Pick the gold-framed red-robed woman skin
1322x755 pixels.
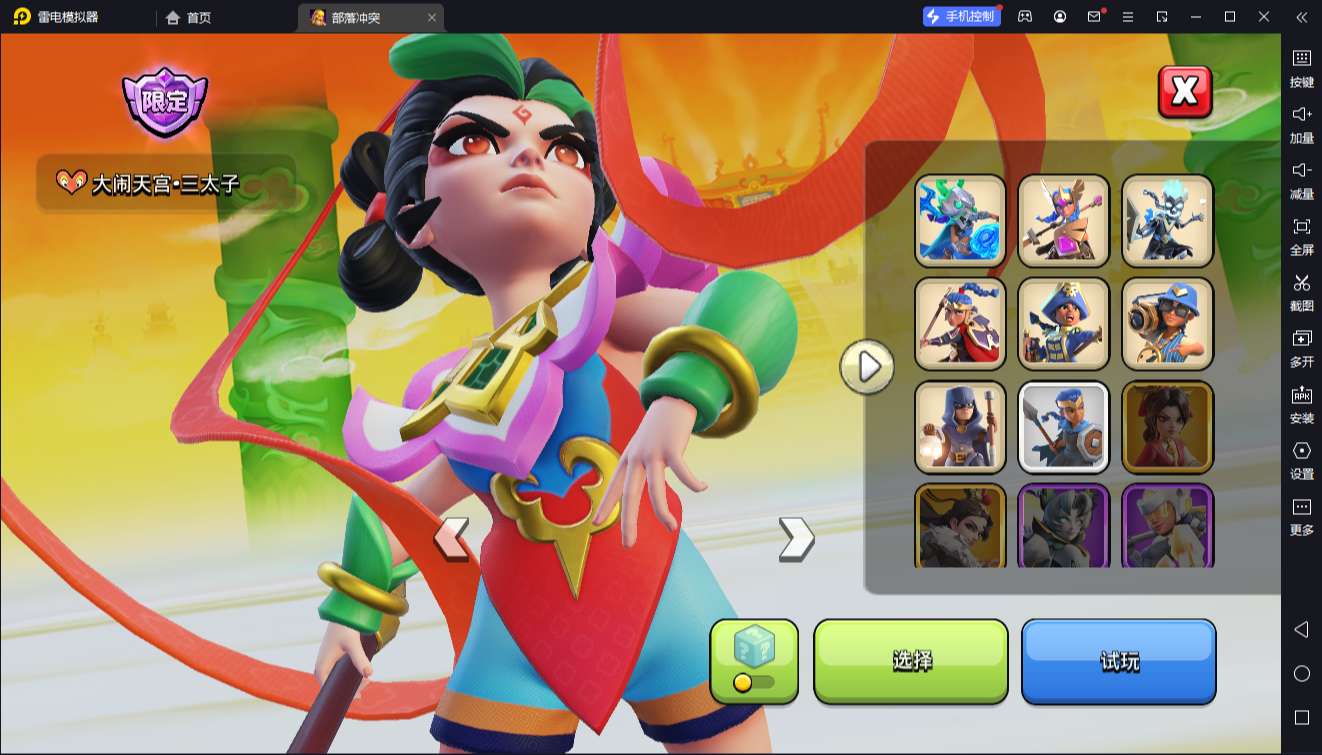point(1167,427)
